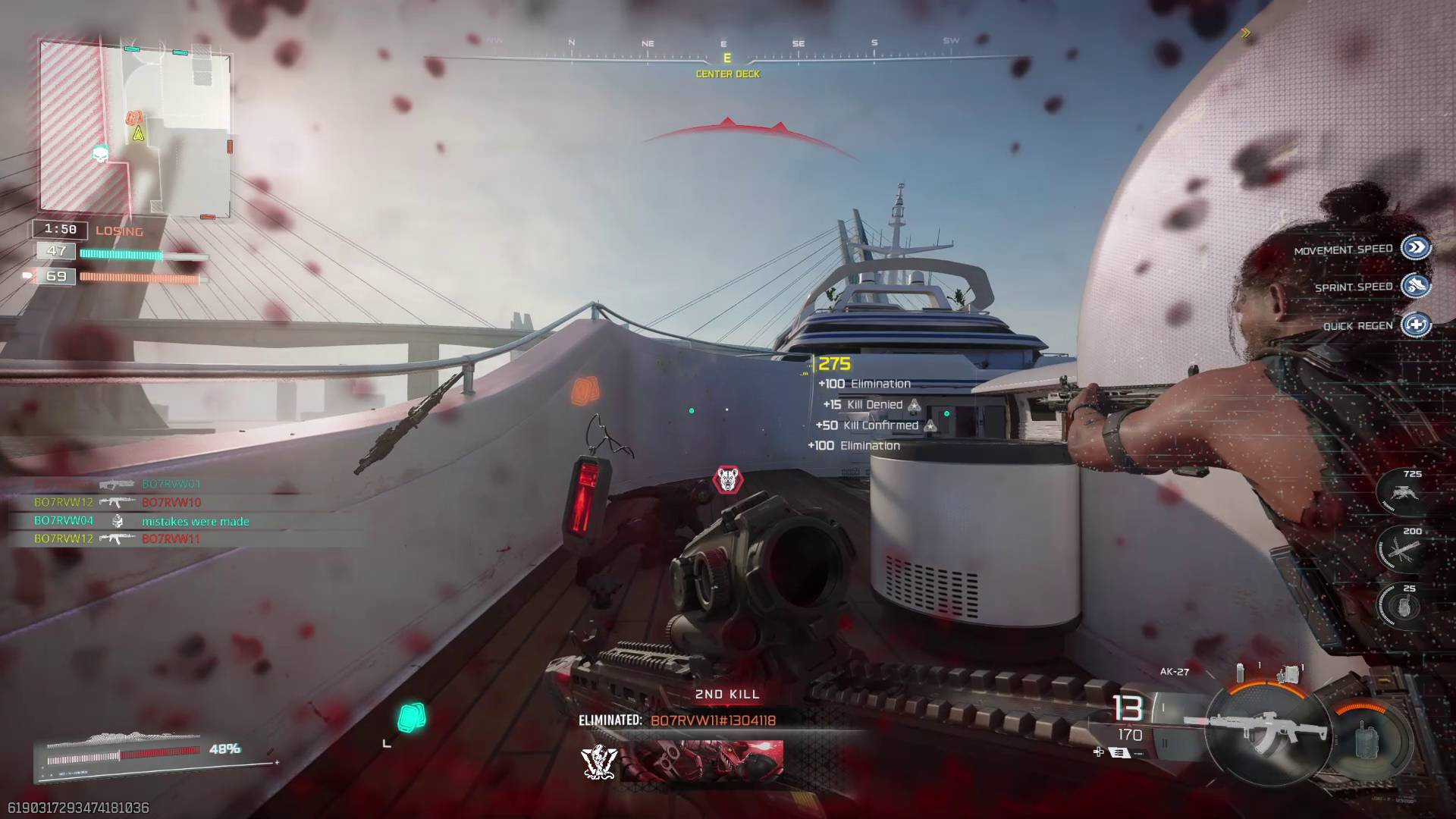
Task: Click the Kill Denied shield badge
Action: point(915,405)
